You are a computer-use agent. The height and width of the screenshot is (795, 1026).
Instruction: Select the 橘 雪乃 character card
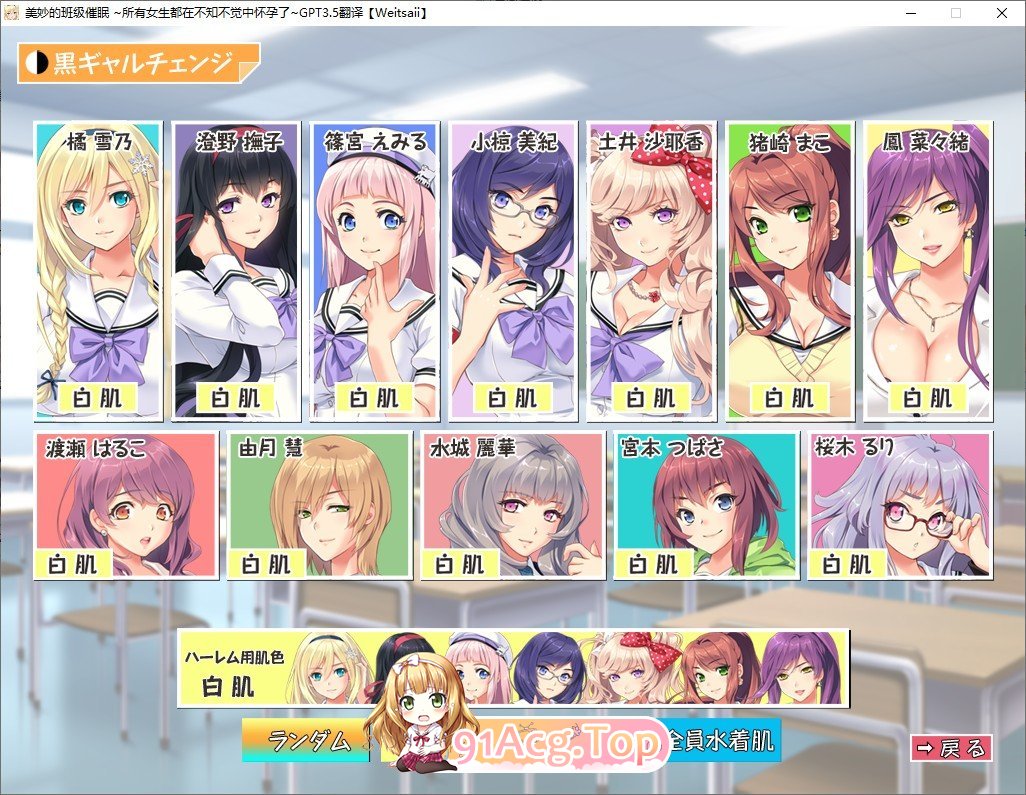[x=98, y=270]
